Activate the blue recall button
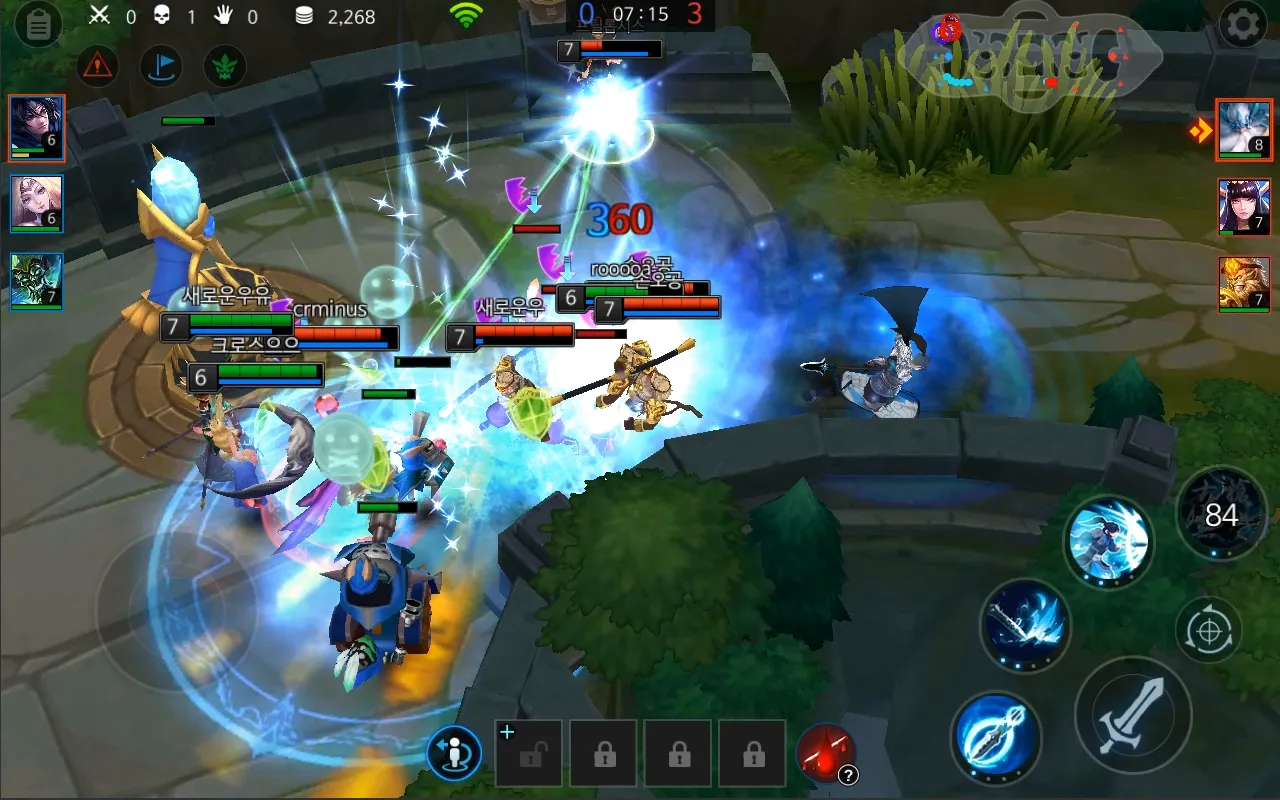1280x800 pixels. [x=454, y=753]
